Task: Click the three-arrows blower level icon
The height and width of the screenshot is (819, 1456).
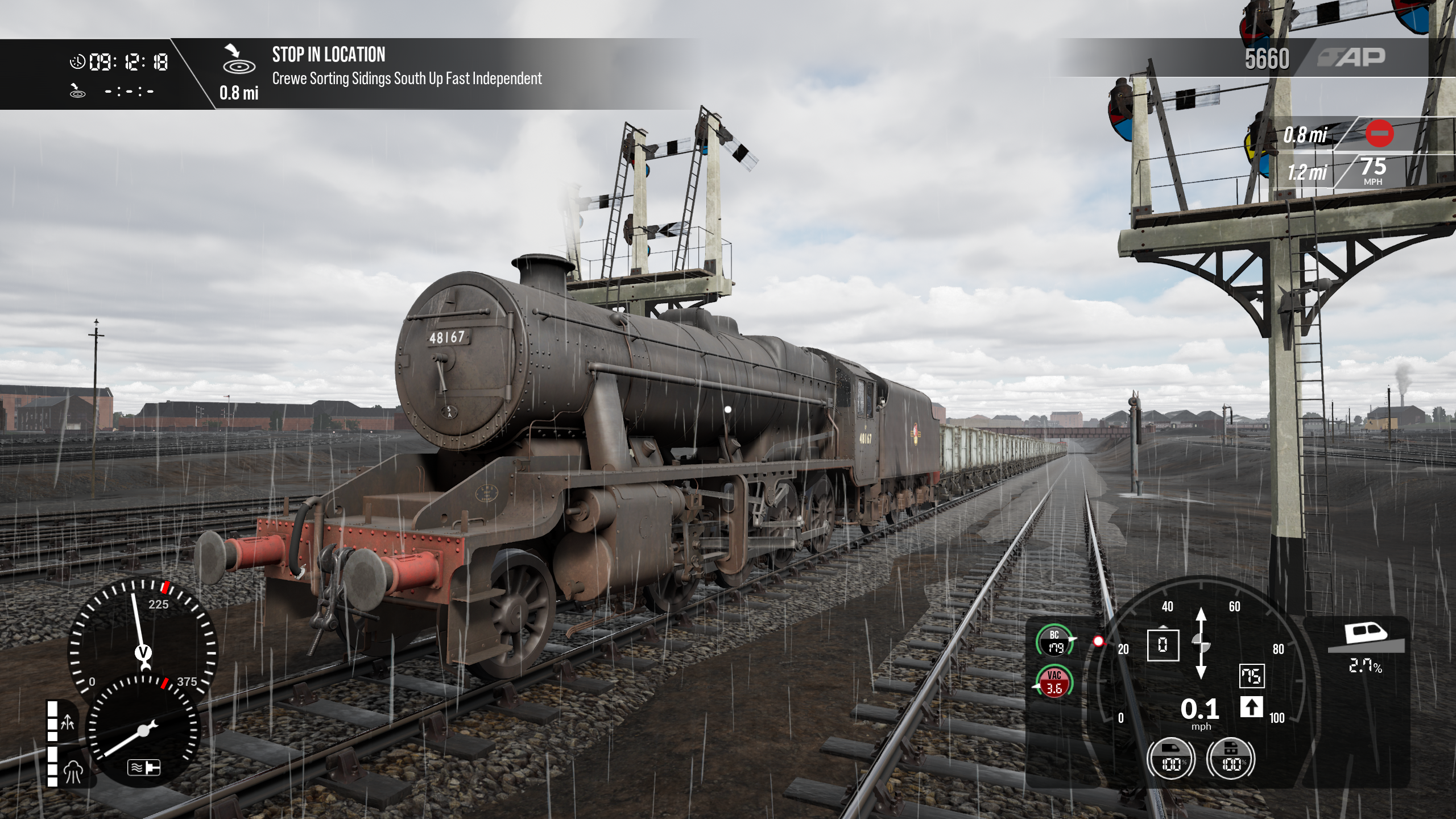Action: pos(68,723)
